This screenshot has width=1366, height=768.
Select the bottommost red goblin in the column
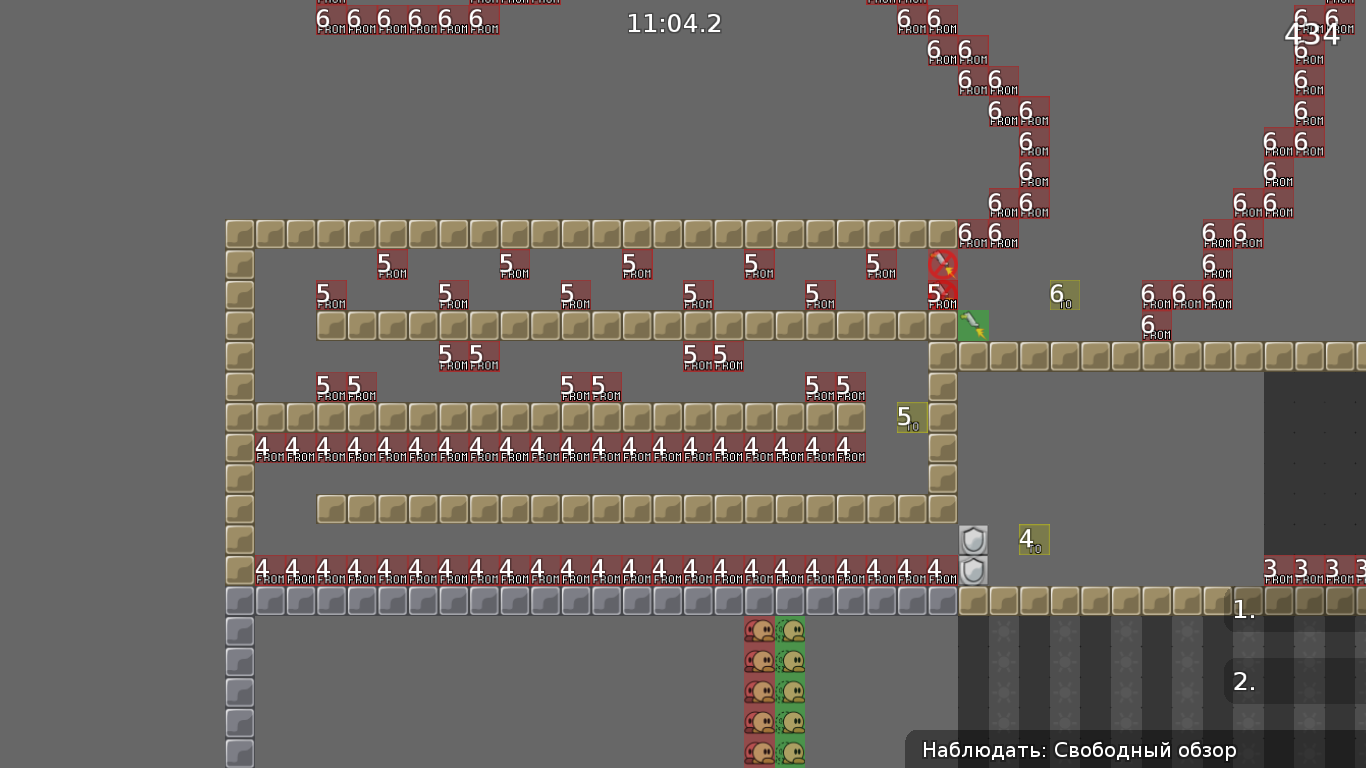pyautogui.click(x=759, y=750)
